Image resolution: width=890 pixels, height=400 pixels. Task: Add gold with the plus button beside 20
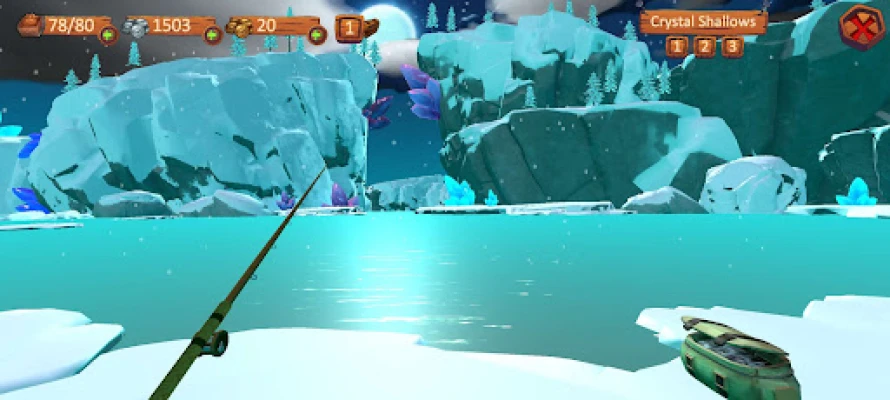tap(317, 35)
